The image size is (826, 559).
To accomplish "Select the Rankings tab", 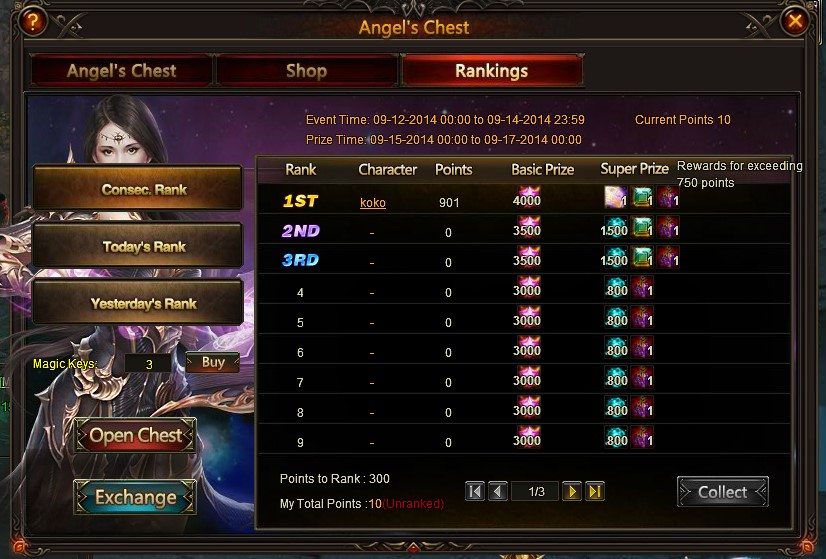I will point(491,71).
